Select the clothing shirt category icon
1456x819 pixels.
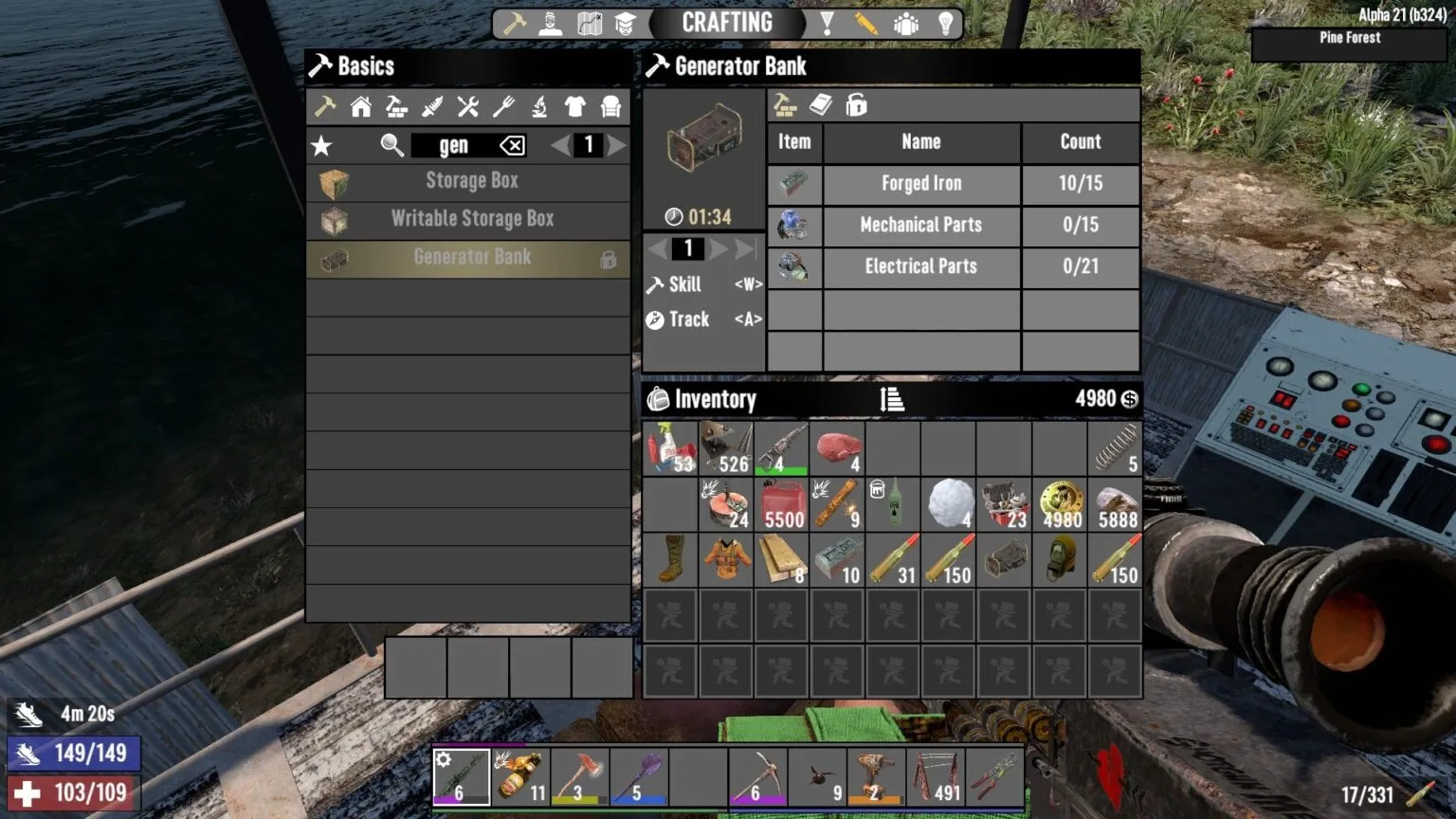point(573,107)
